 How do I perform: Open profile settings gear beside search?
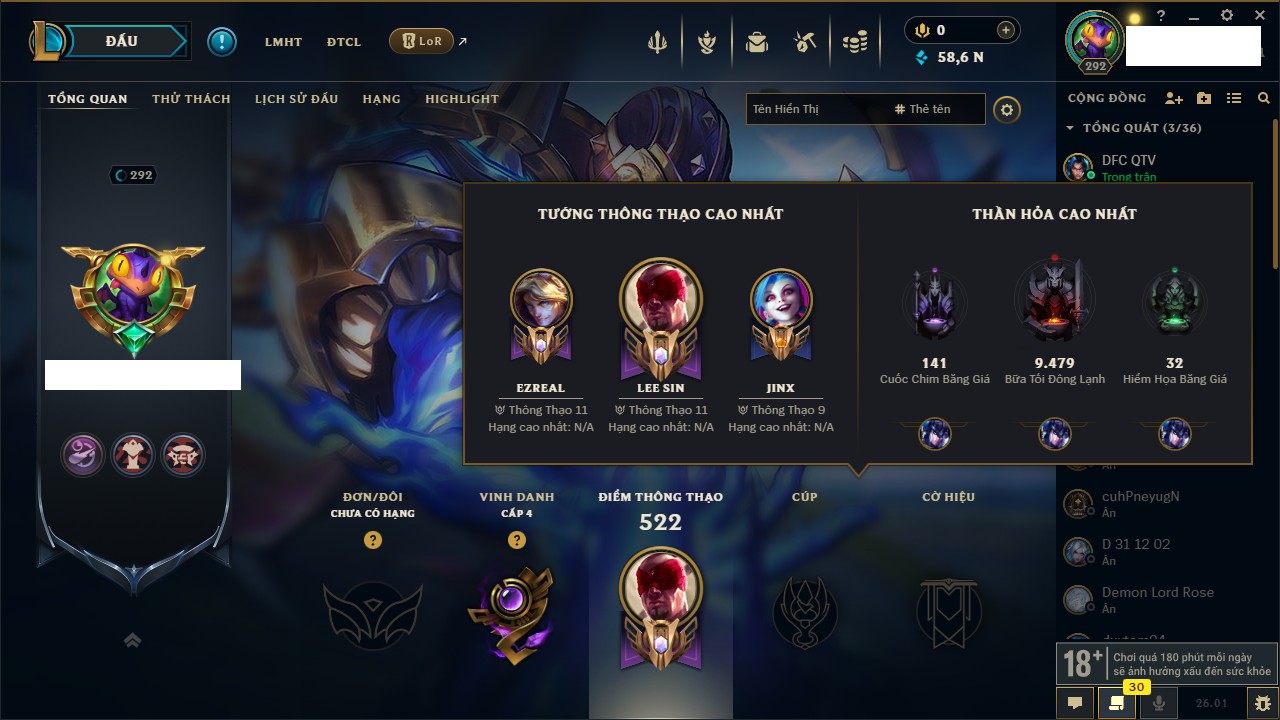pos(1007,109)
